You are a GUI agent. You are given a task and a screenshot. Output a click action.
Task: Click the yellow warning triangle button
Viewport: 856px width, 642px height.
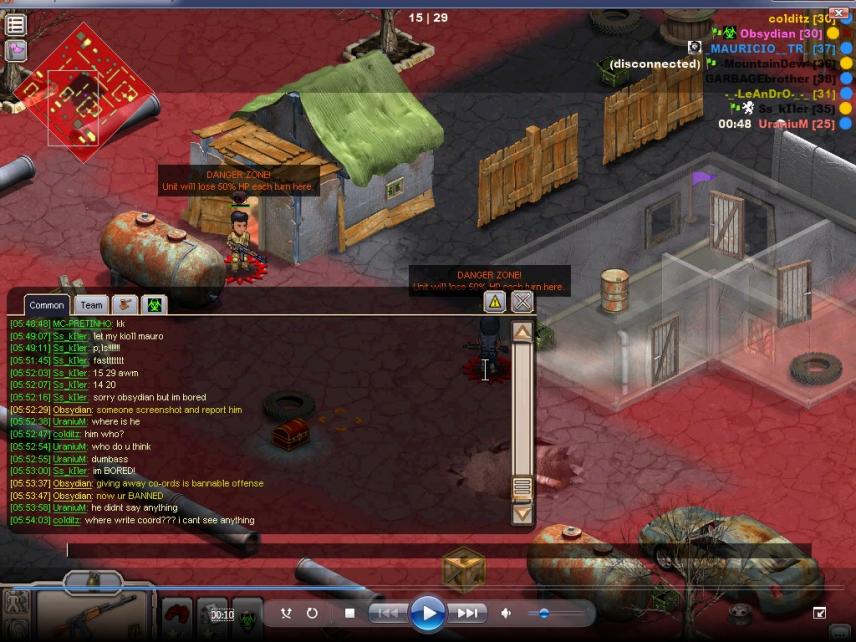tap(494, 301)
